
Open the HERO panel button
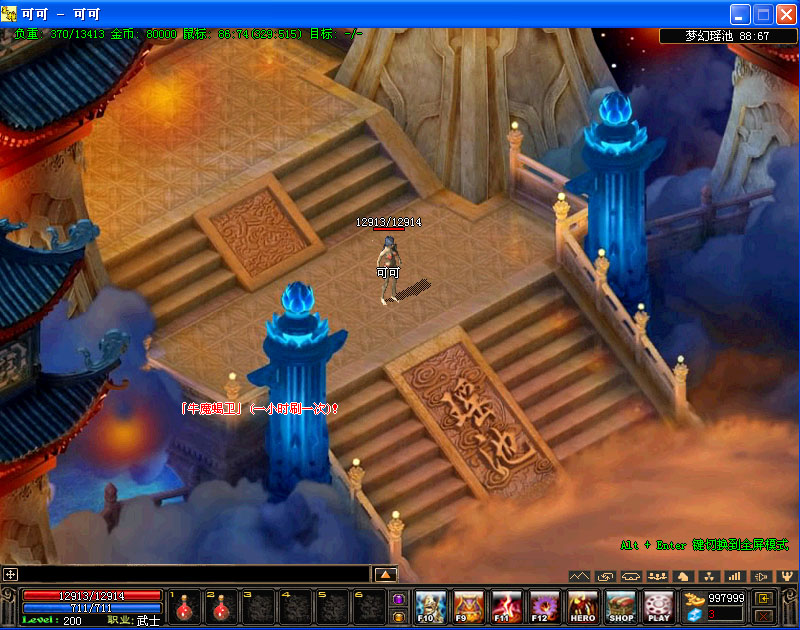coord(583,607)
